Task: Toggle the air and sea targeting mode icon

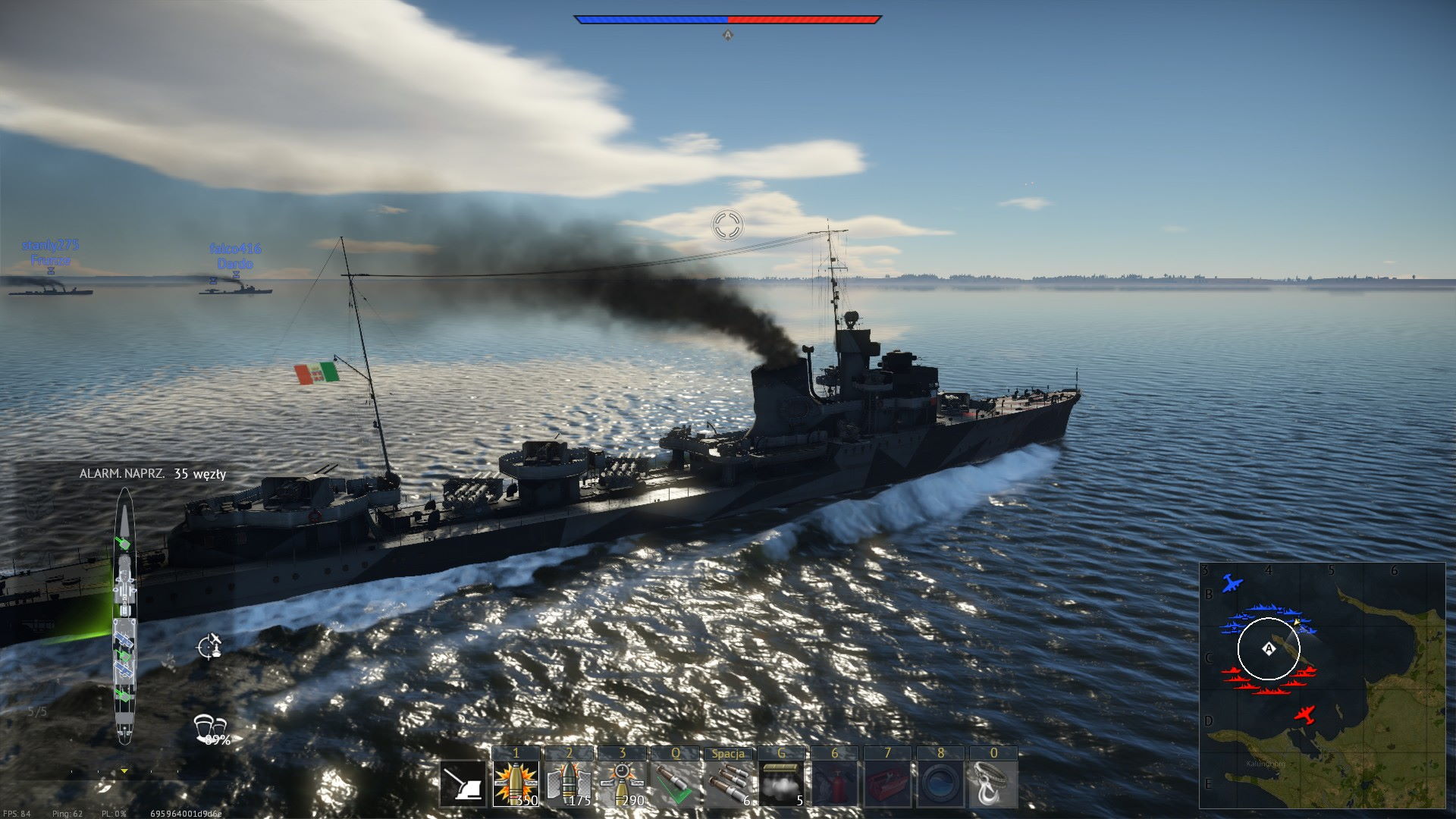Action: (x=210, y=645)
